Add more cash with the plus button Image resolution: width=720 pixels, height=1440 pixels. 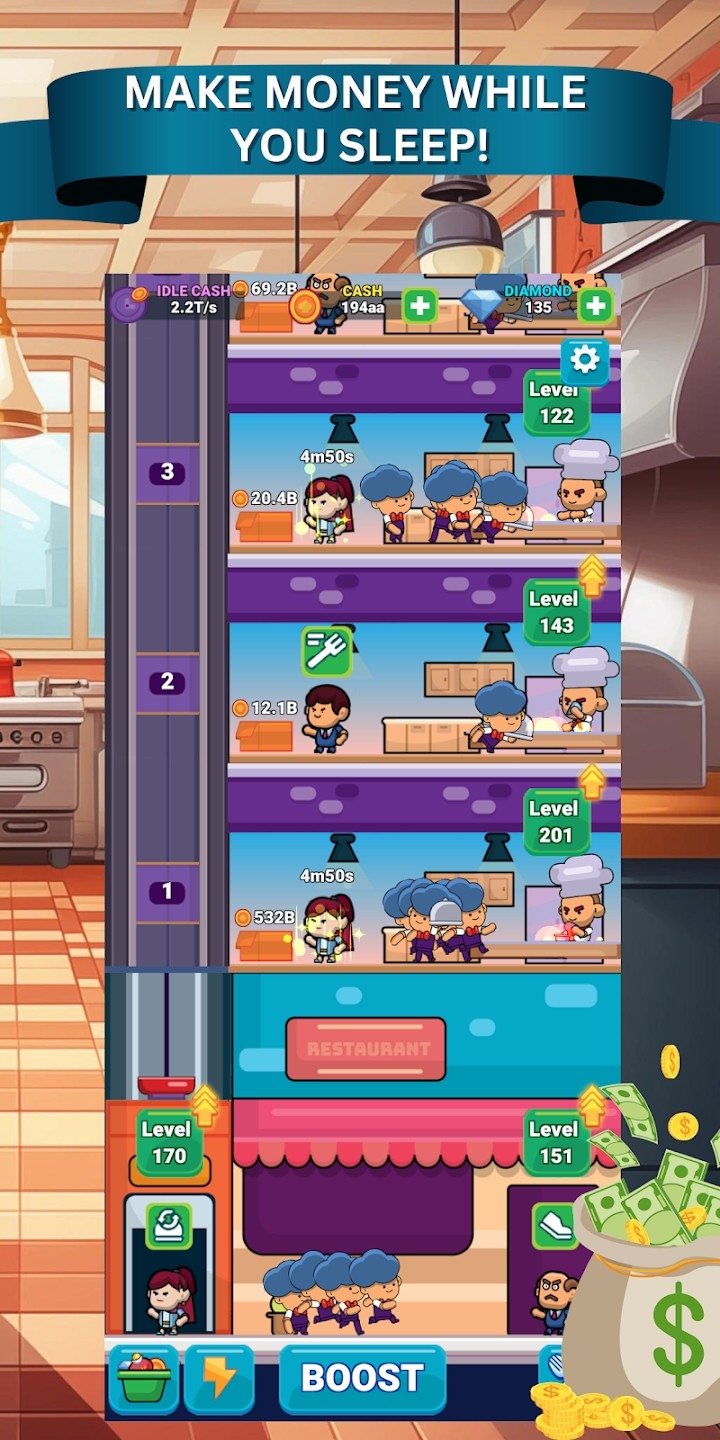click(x=420, y=306)
